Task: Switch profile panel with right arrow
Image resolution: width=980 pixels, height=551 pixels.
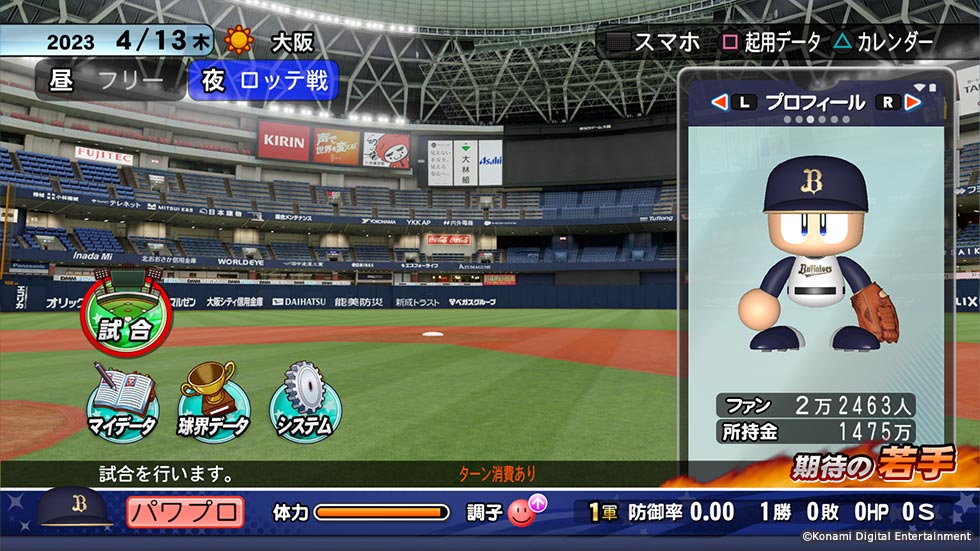Action: click(911, 102)
